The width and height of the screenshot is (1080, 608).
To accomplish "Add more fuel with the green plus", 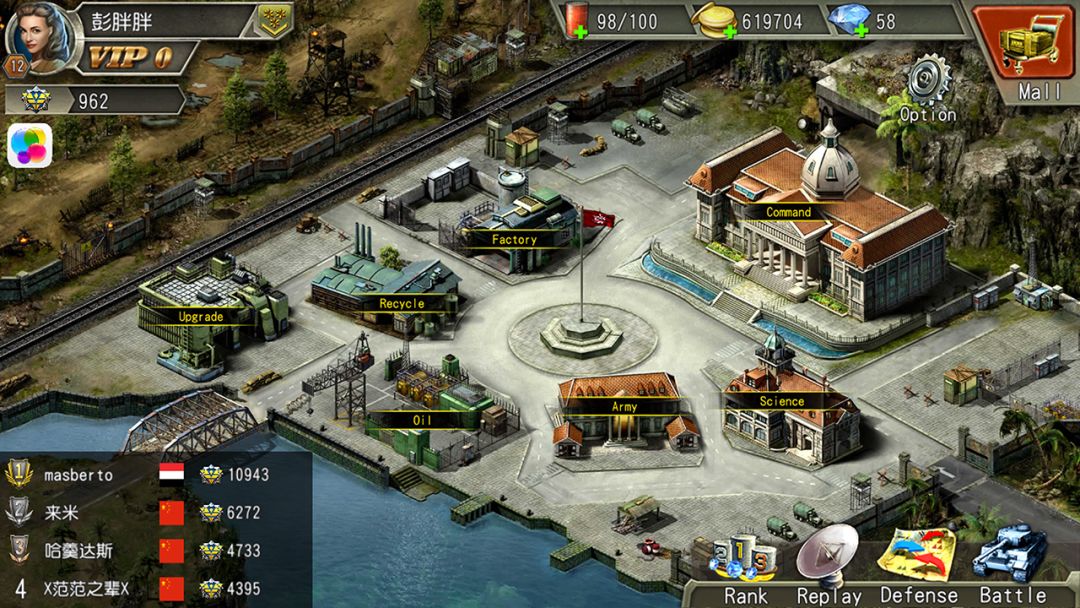I will click(579, 32).
